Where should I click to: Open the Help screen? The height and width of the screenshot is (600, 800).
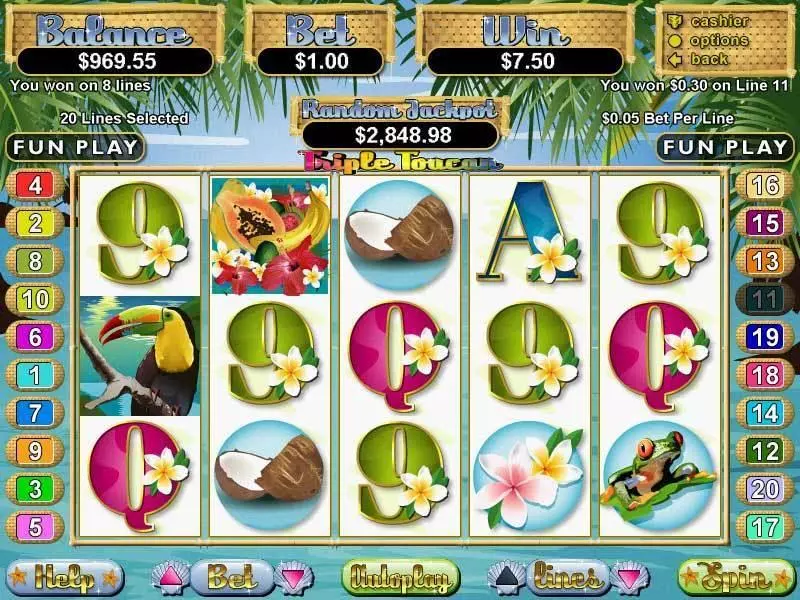(x=64, y=577)
